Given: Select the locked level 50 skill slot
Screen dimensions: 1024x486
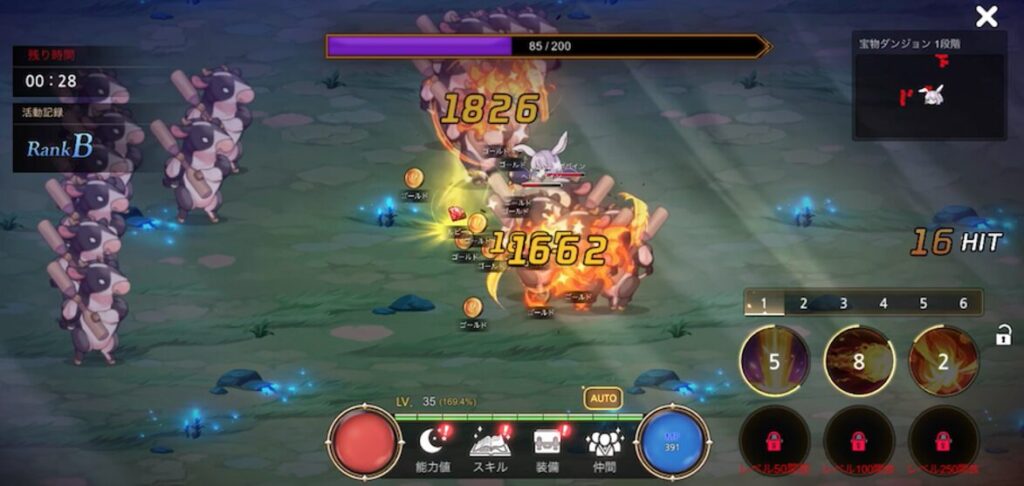Looking at the screenshot, I should click(773, 440).
